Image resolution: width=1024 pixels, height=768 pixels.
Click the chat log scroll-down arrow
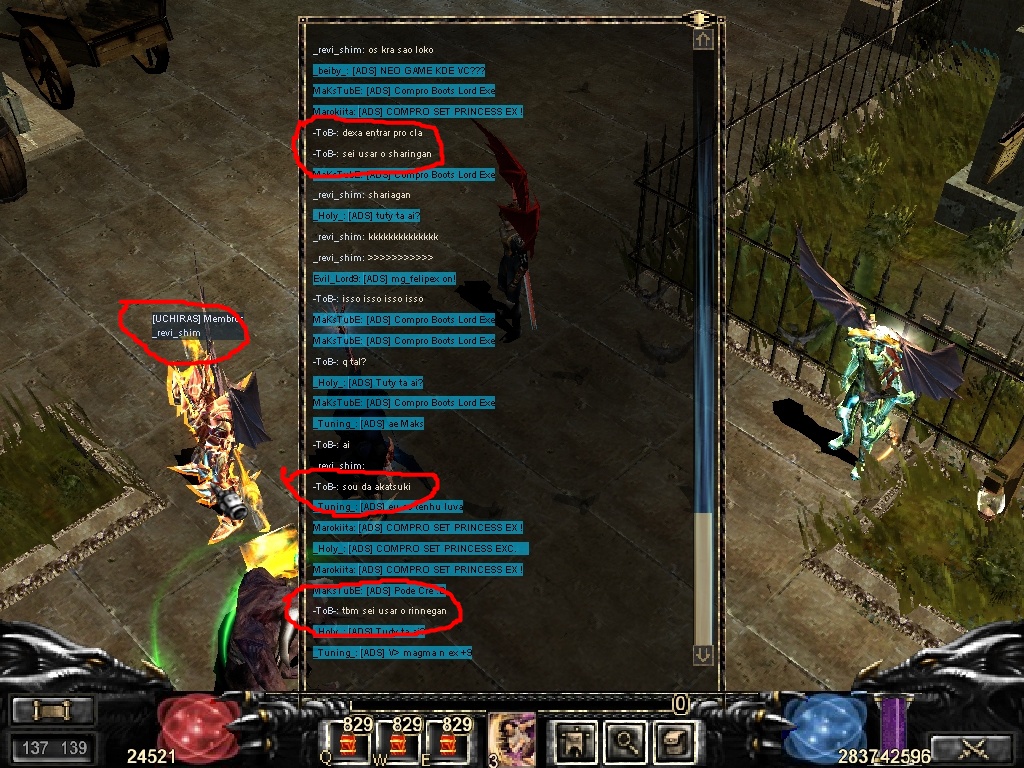tap(703, 654)
